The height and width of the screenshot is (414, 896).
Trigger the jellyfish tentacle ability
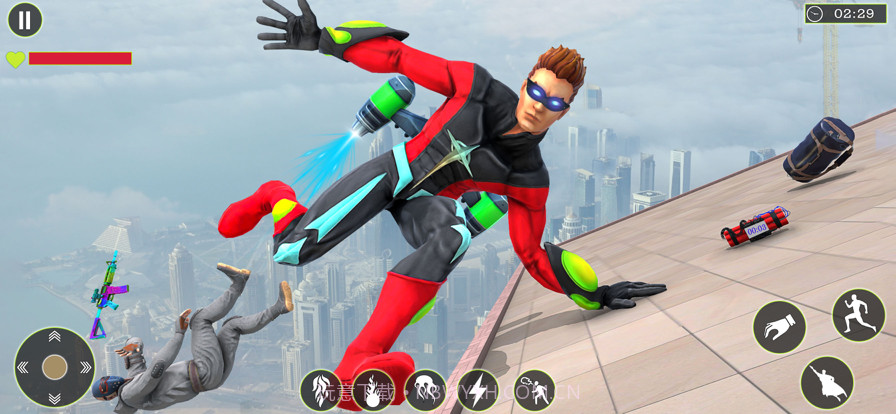tap(425, 390)
